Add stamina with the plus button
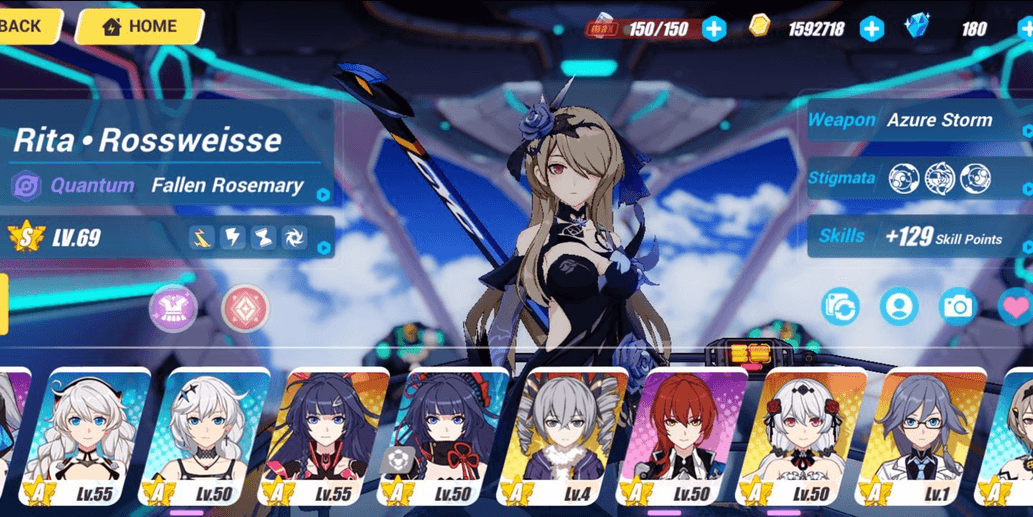 click(714, 29)
